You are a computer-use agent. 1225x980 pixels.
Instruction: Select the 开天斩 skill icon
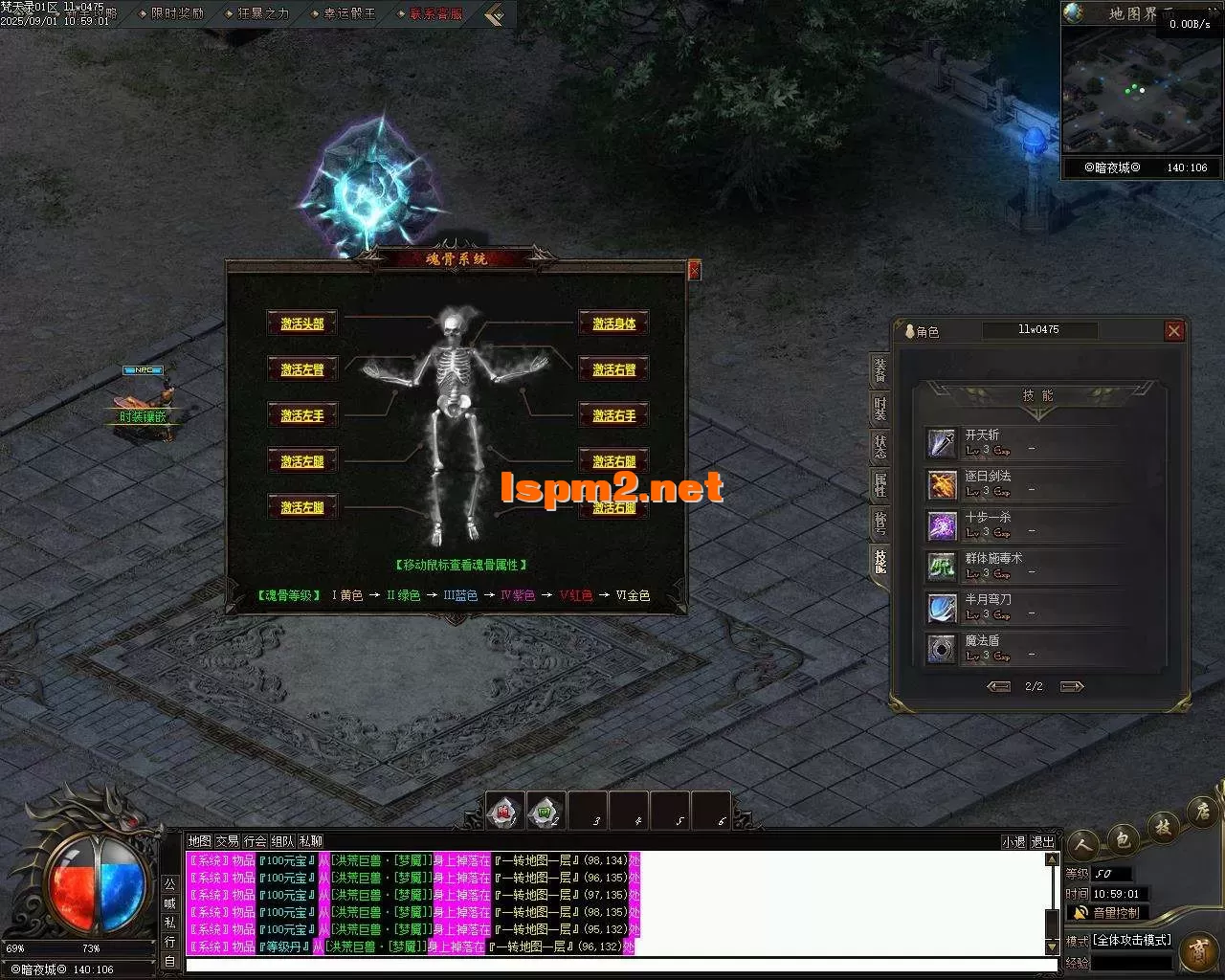click(942, 443)
